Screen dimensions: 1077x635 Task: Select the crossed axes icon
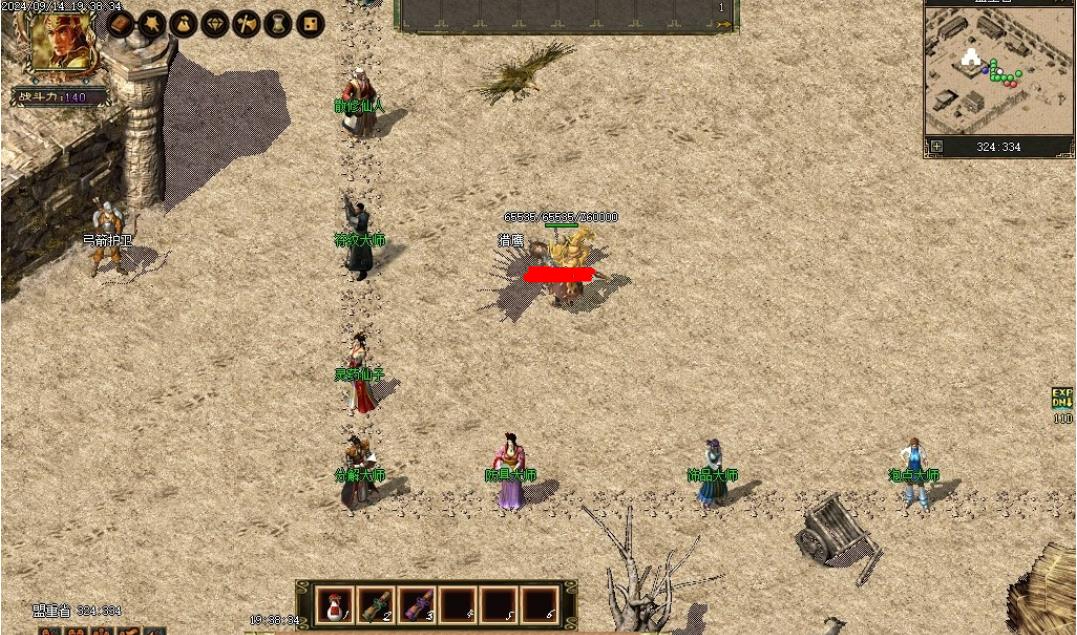[246, 23]
